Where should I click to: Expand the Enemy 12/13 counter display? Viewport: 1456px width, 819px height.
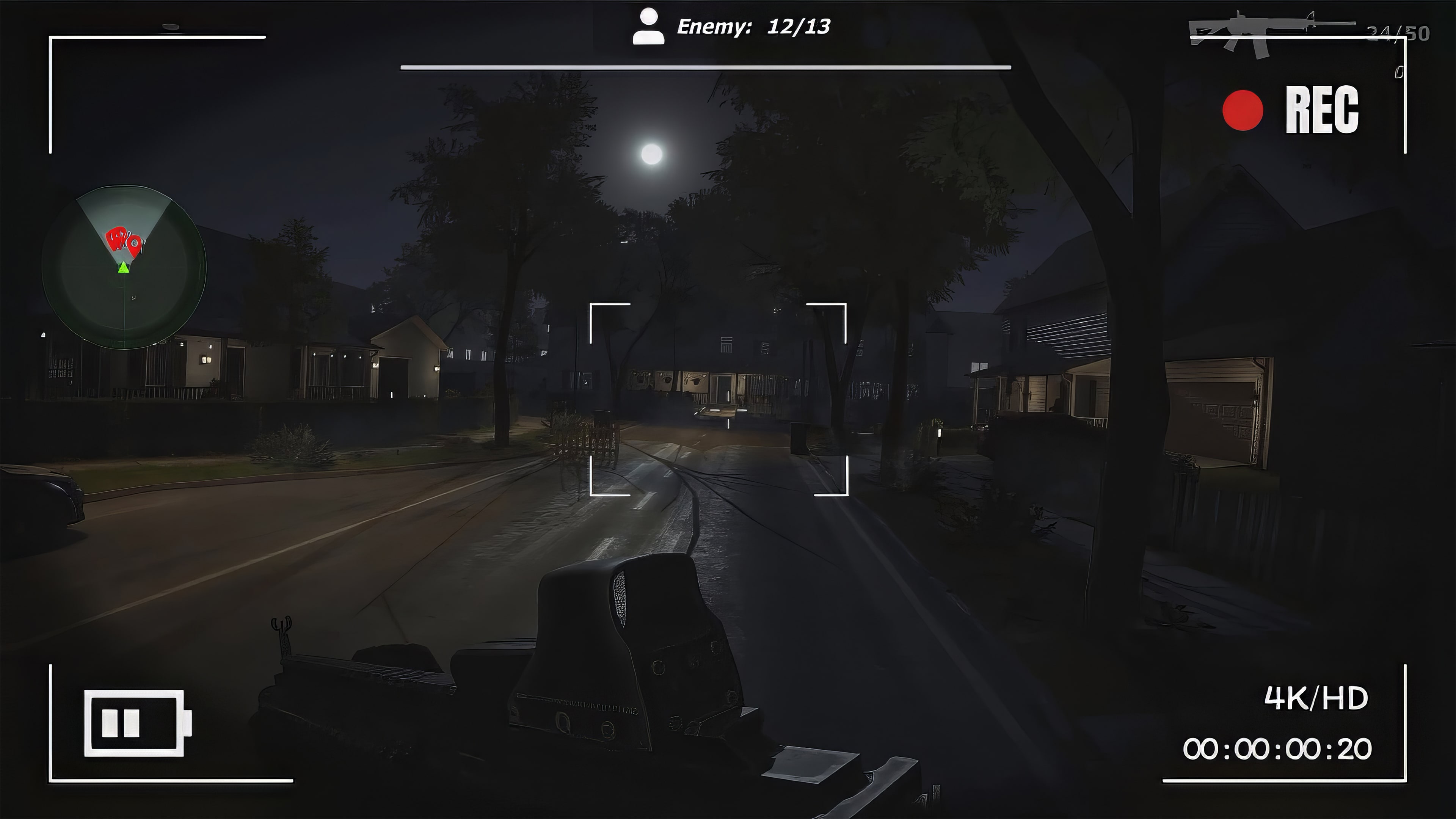[x=752, y=25]
